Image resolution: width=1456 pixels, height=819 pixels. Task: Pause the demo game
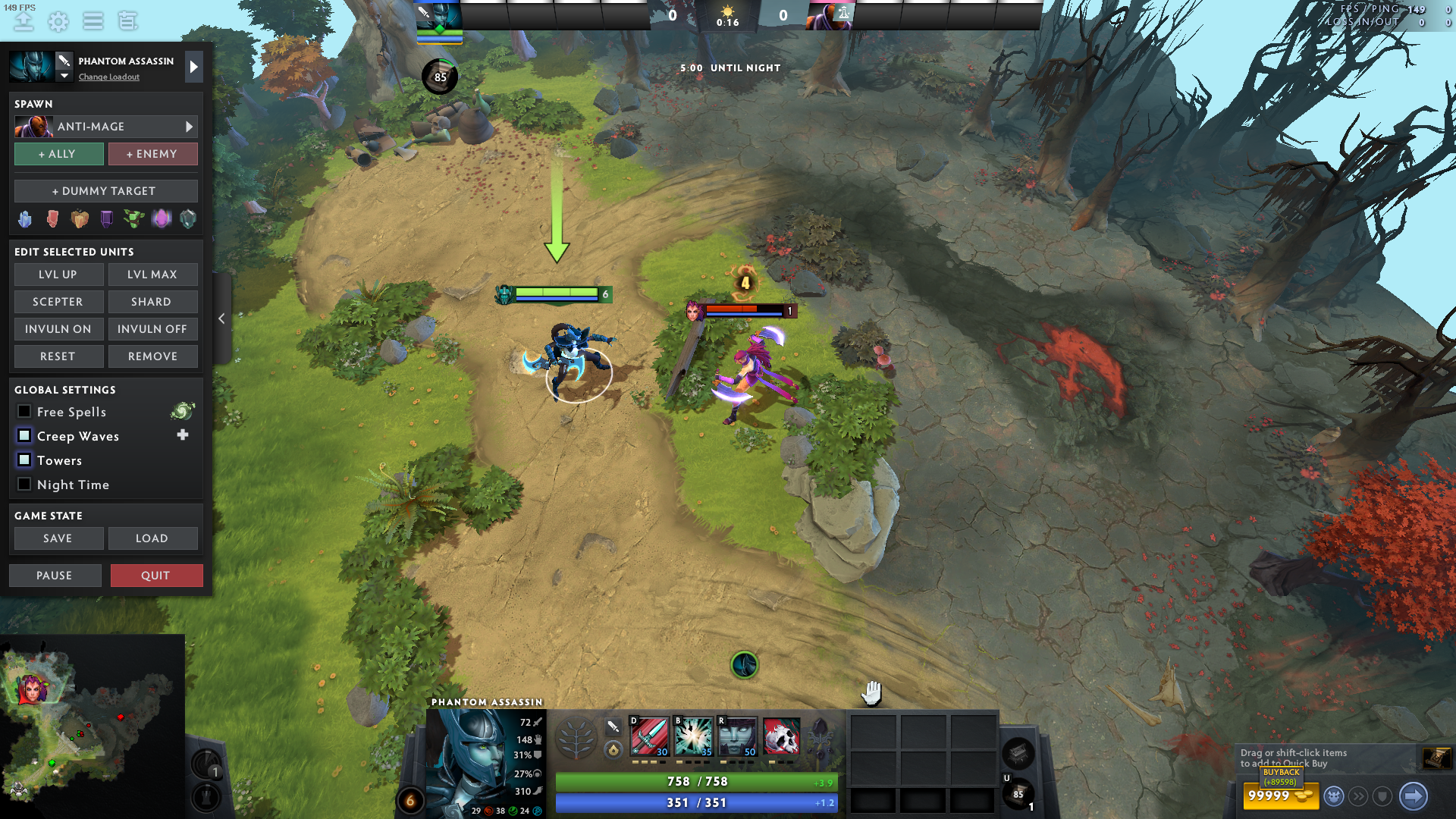tap(55, 576)
